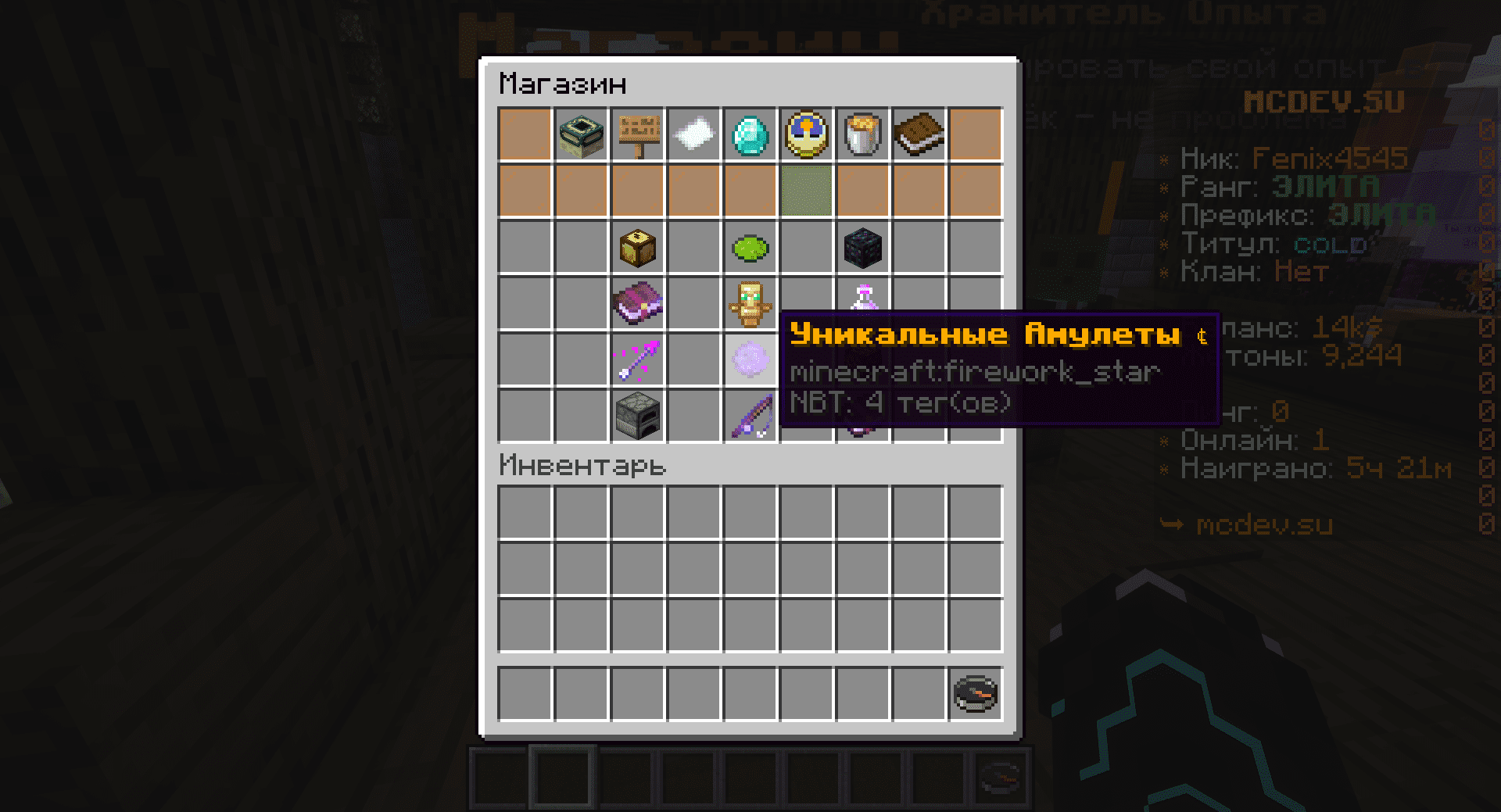Image resolution: width=1501 pixels, height=812 pixels.
Task: Open the blue and gold clock item
Action: pyautogui.click(x=807, y=134)
